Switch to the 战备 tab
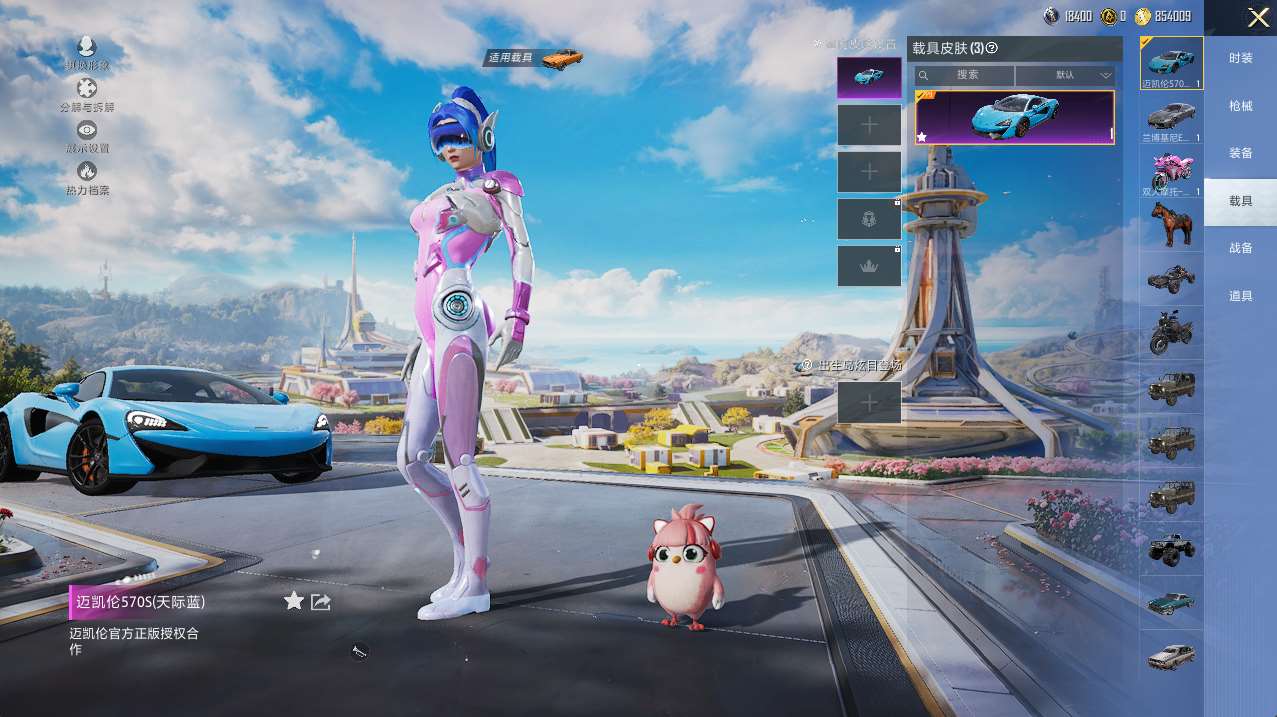The height and width of the screenshot is (717, 1277). (x=1240, y=248)
